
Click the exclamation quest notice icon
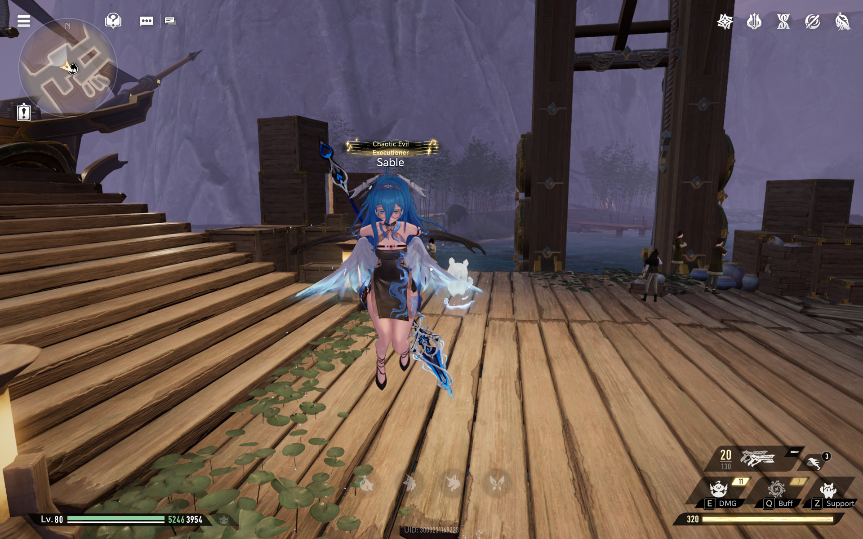[x=24, y=112]
